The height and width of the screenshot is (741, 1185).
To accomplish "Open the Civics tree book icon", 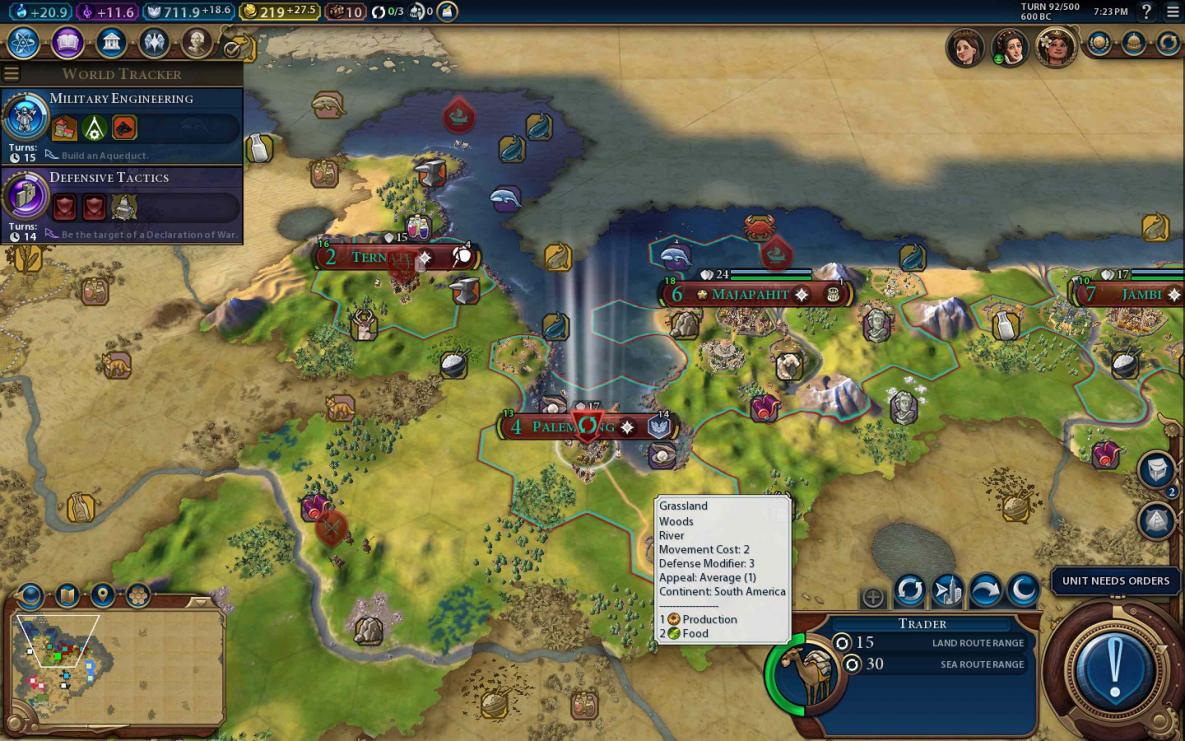I will (x=67, y=43).
